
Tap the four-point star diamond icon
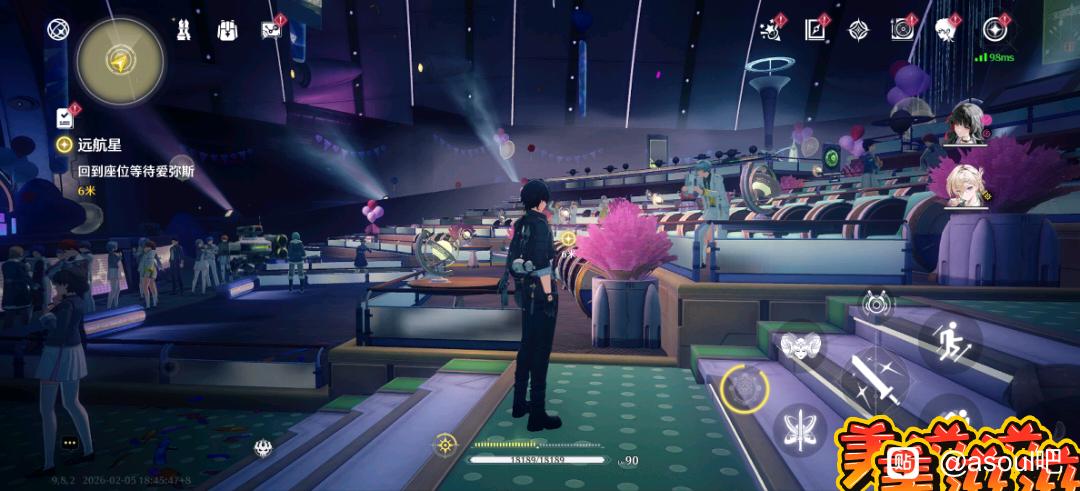point(858,30)
